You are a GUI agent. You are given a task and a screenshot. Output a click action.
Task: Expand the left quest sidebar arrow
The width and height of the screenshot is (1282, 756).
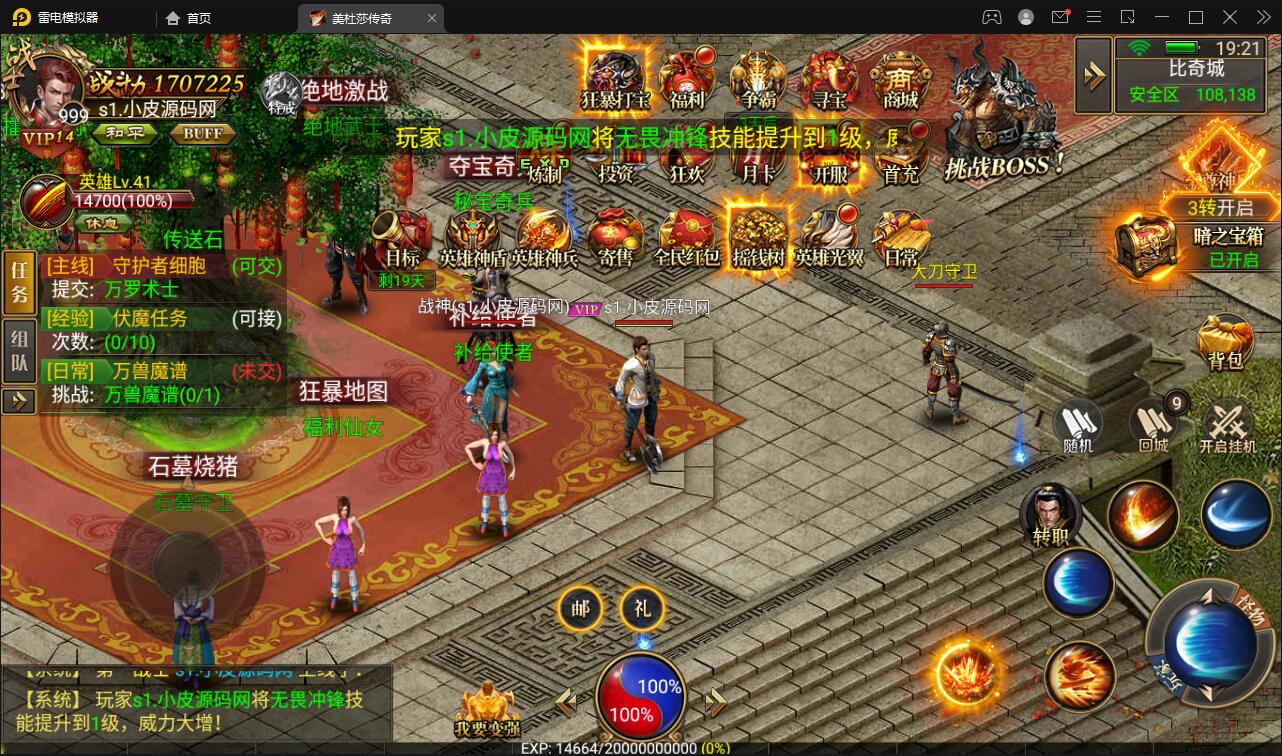tap(18, 400)
